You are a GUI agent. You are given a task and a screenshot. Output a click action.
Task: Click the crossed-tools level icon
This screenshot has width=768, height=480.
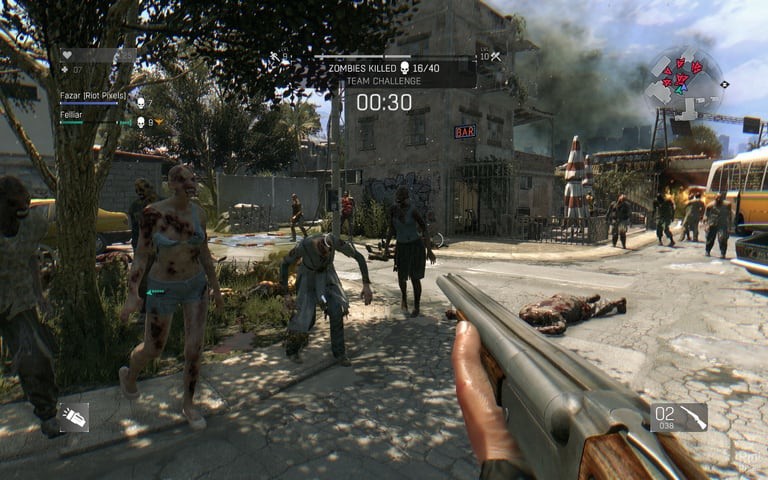[494, 57]
